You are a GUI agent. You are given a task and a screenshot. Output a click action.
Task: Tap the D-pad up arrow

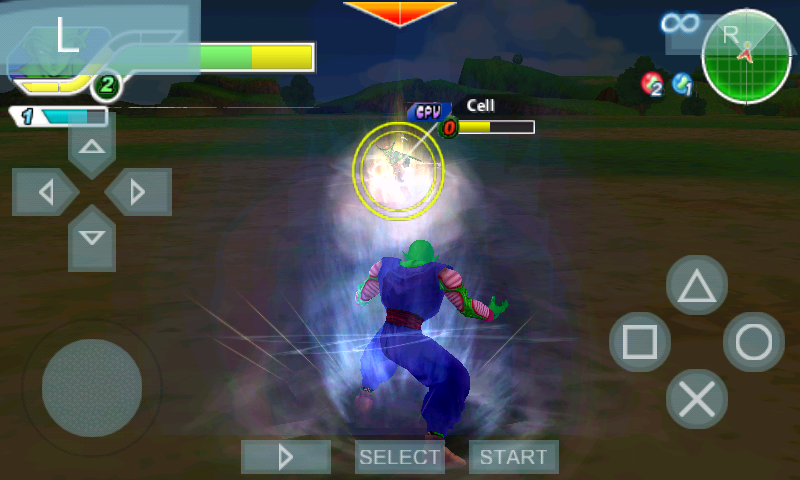92,147
